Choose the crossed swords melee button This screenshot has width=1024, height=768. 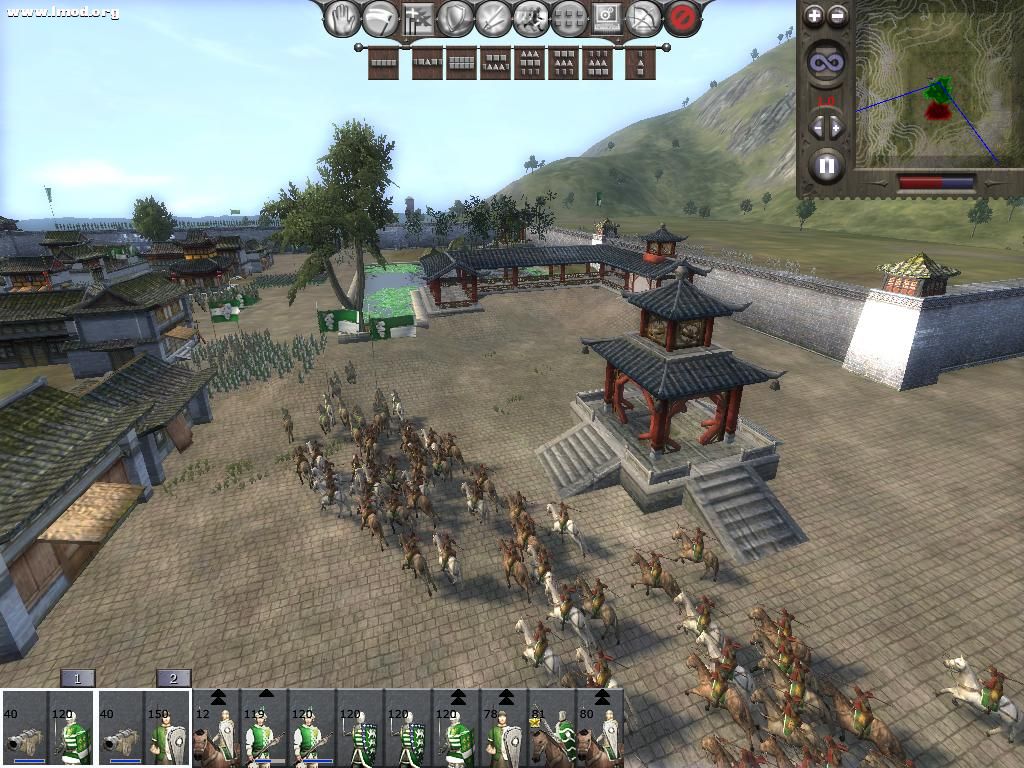coord(493,18)
